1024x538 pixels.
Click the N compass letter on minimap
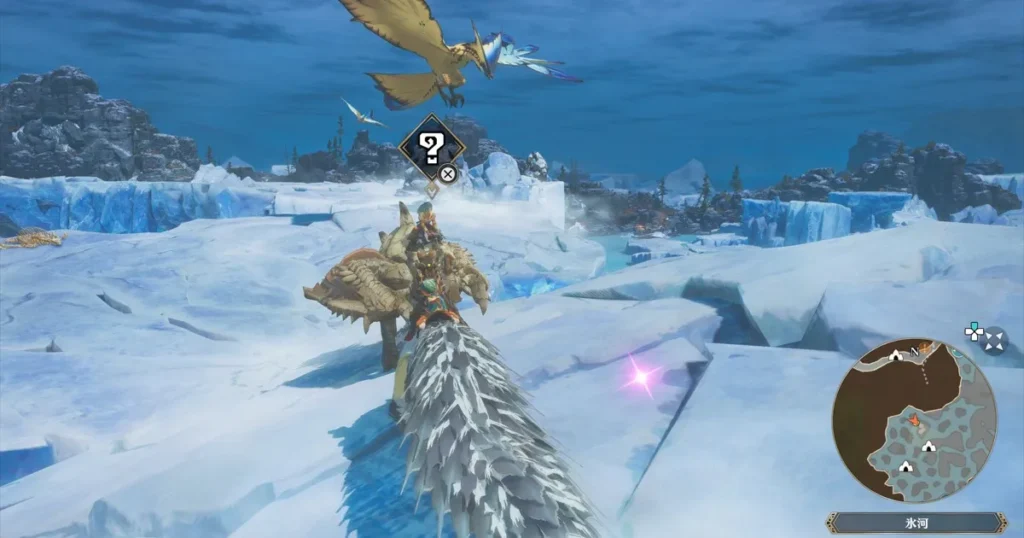click(912, 352)
